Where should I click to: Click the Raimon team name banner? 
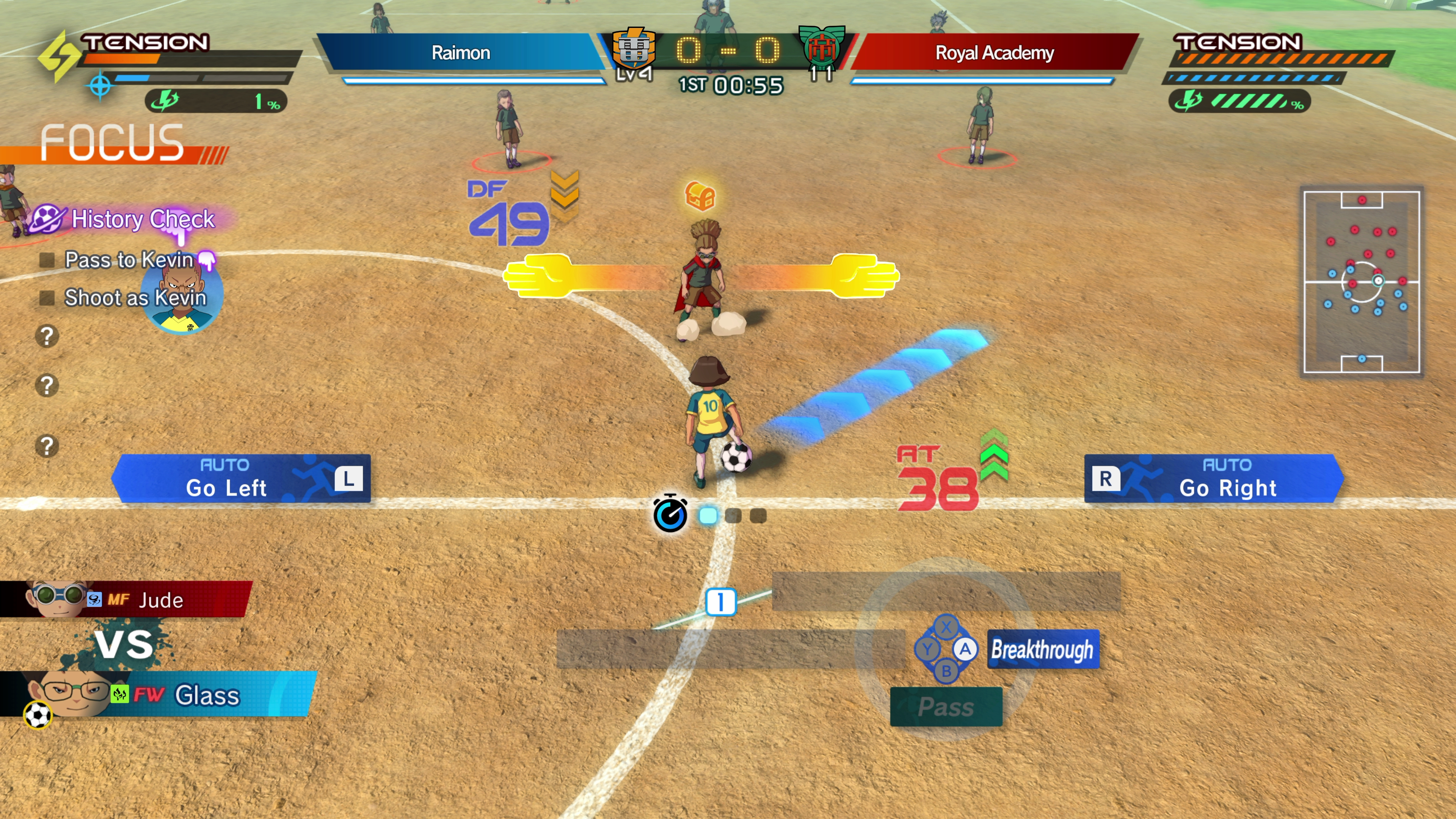pos(461,53)
